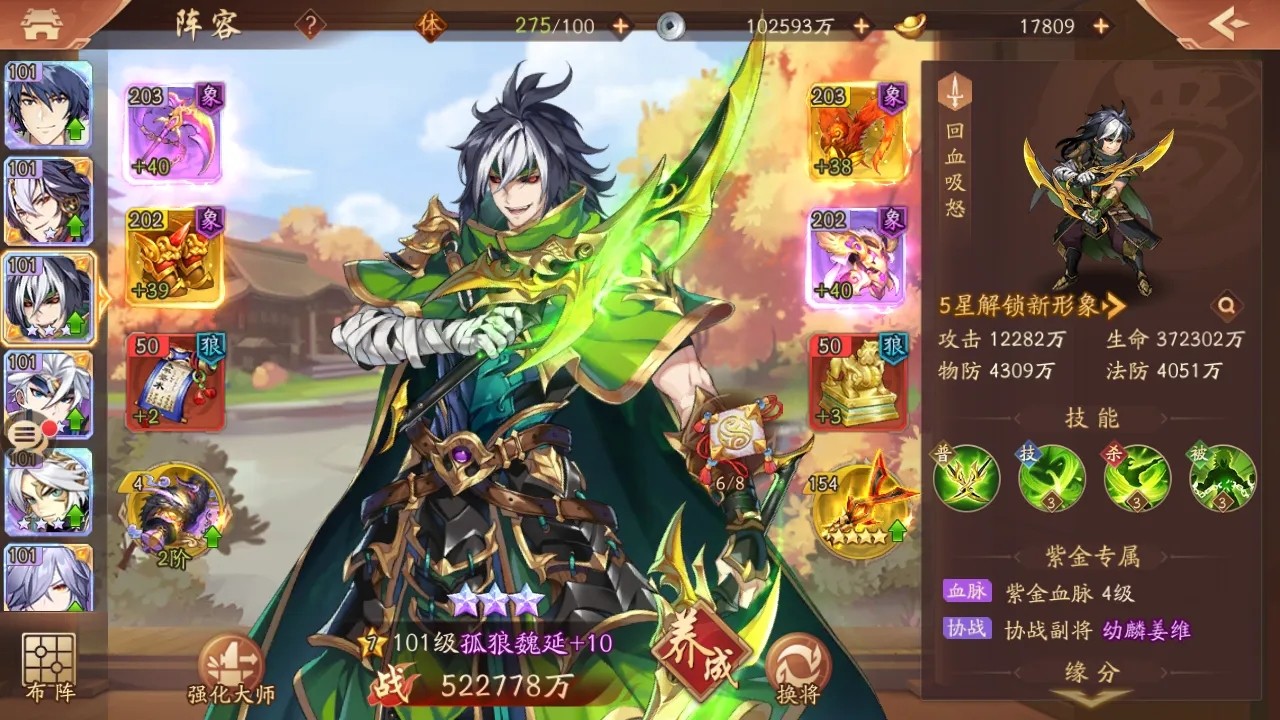Add gold ingots with the plus button
This screenshot has width=1280, height=720.
[x=1101, y=27]
